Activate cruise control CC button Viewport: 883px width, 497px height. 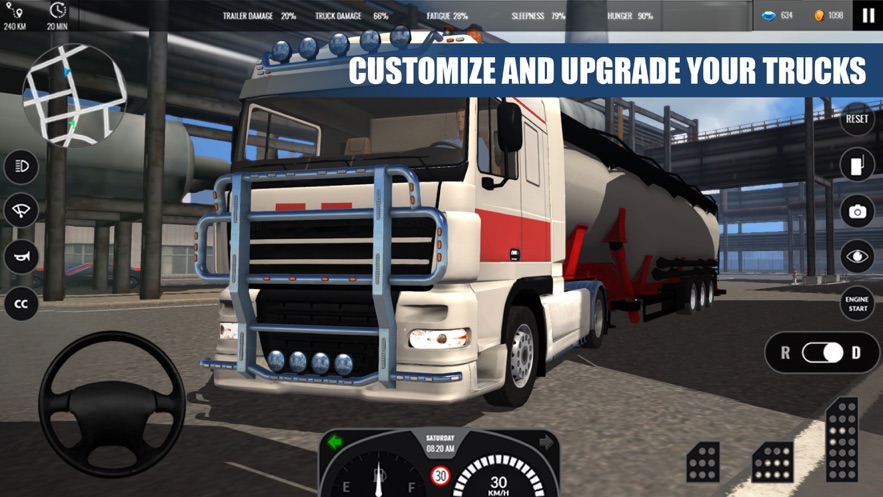tap(21, 303)
